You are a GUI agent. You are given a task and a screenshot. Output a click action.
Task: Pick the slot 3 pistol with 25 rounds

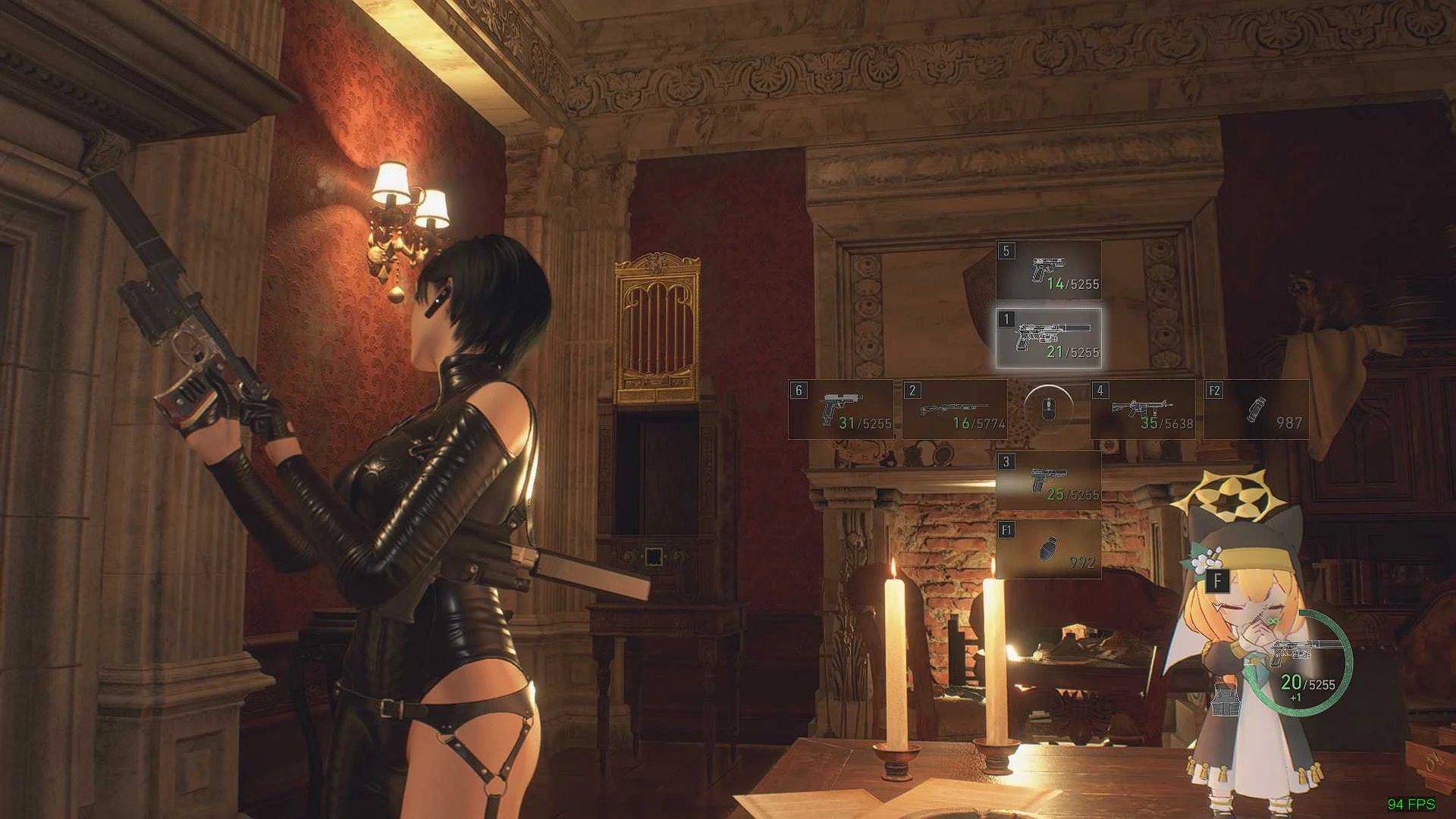[1048, 481]
